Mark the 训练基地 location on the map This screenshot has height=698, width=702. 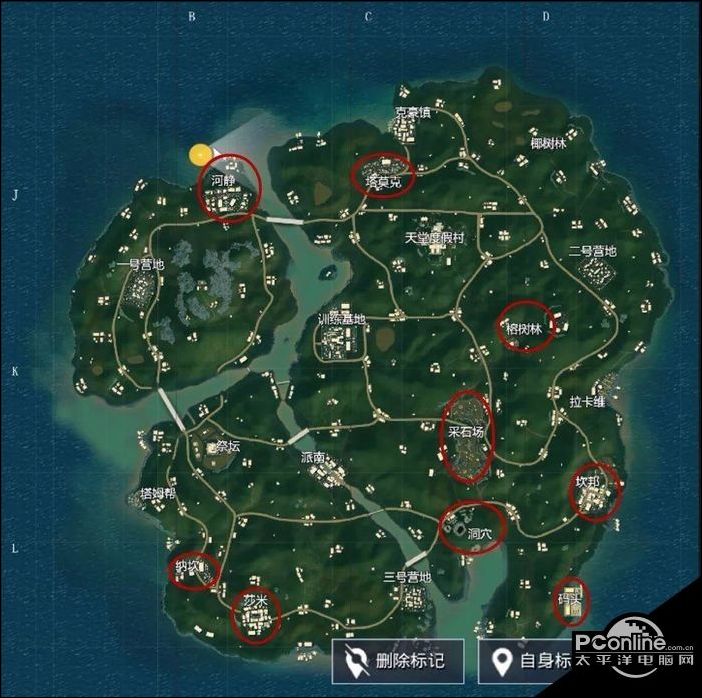(x=341, y=320)
